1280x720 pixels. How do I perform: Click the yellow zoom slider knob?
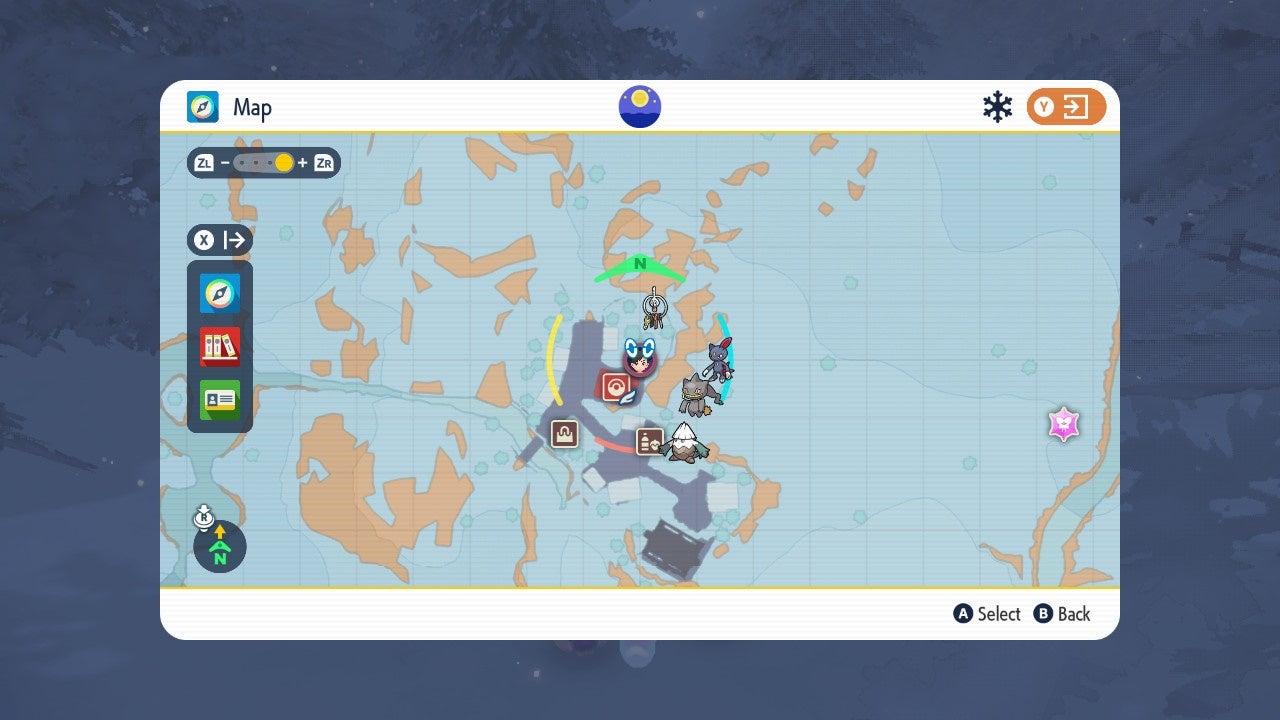pos(285,162)
